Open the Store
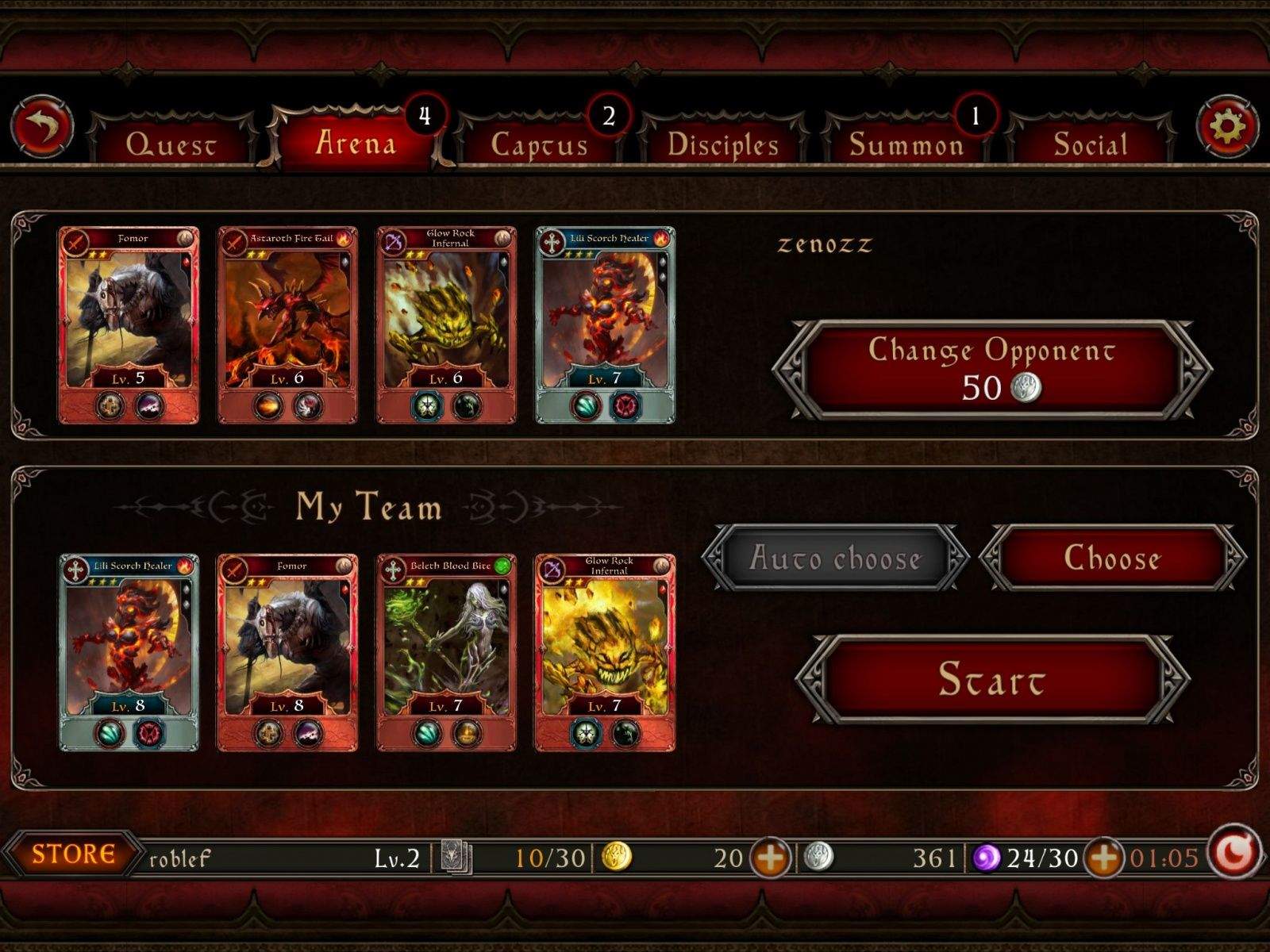The width and height of the screenshot is (1270, 952). pos(73,854)
